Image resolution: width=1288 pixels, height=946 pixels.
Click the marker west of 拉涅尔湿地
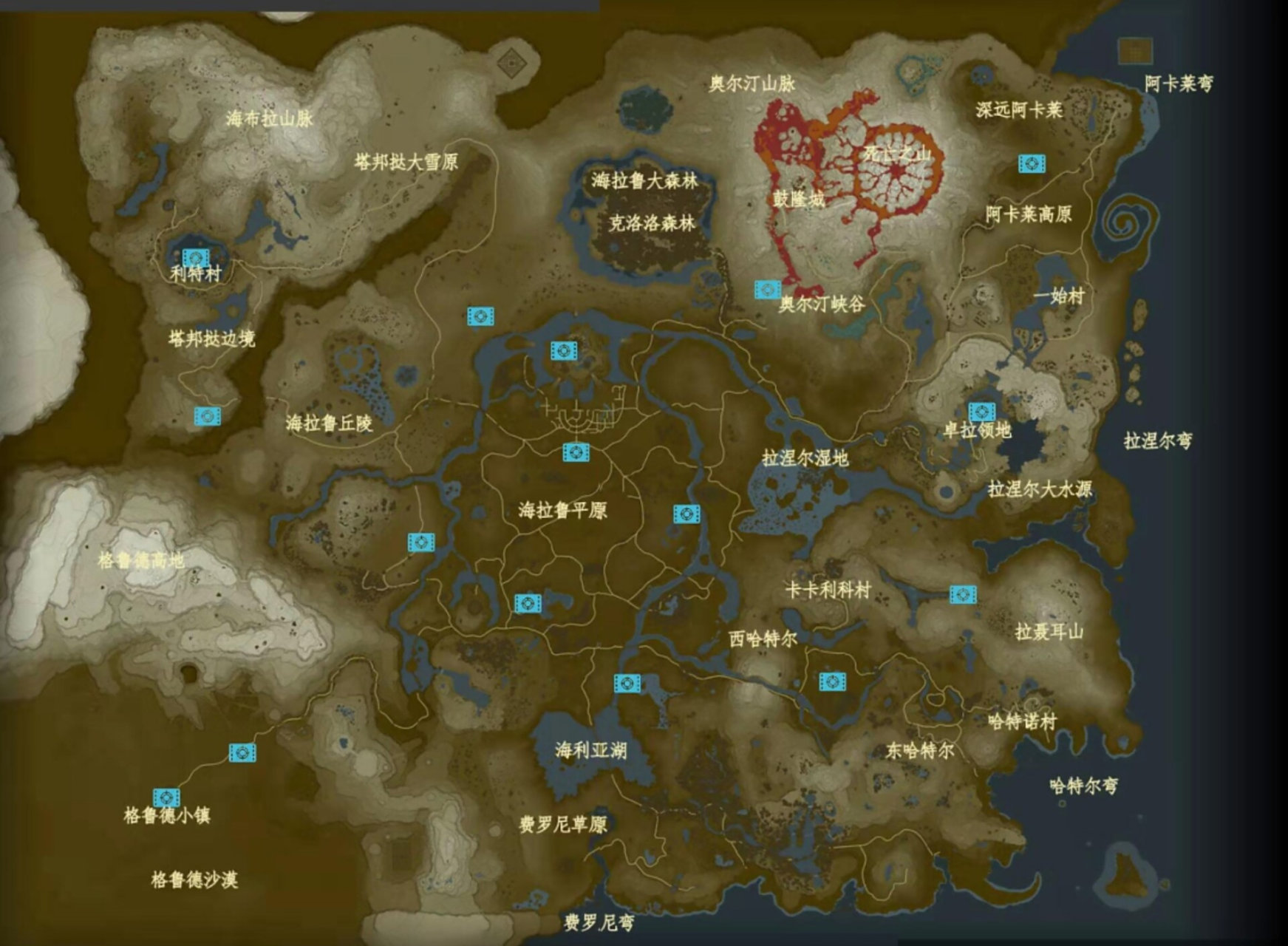point(686,513)
